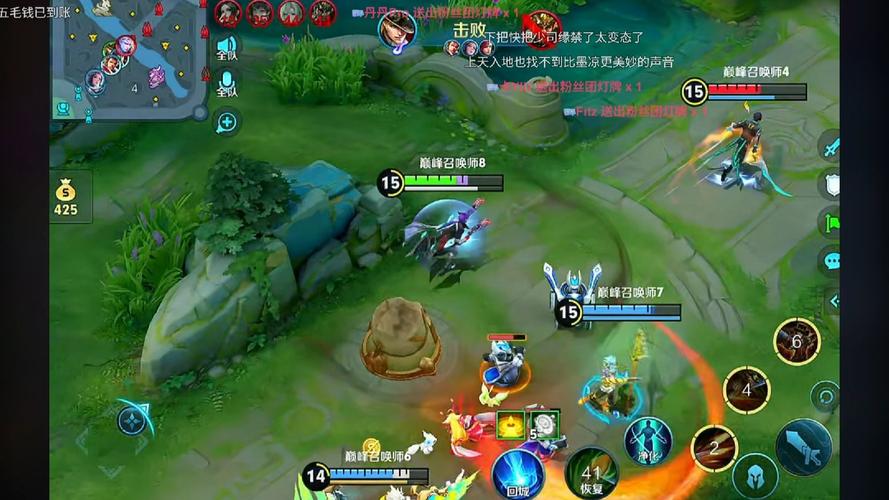Tap the circular arrow refresh button

click(824, 396)
